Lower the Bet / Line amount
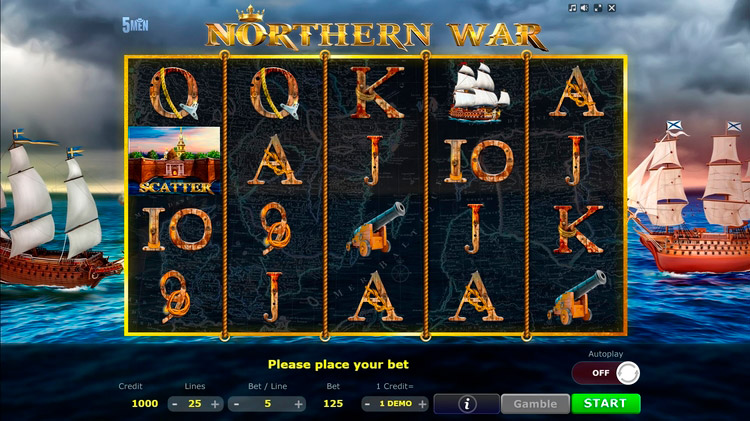The height and width of the screenshot is (421, 750). point(236,404)
